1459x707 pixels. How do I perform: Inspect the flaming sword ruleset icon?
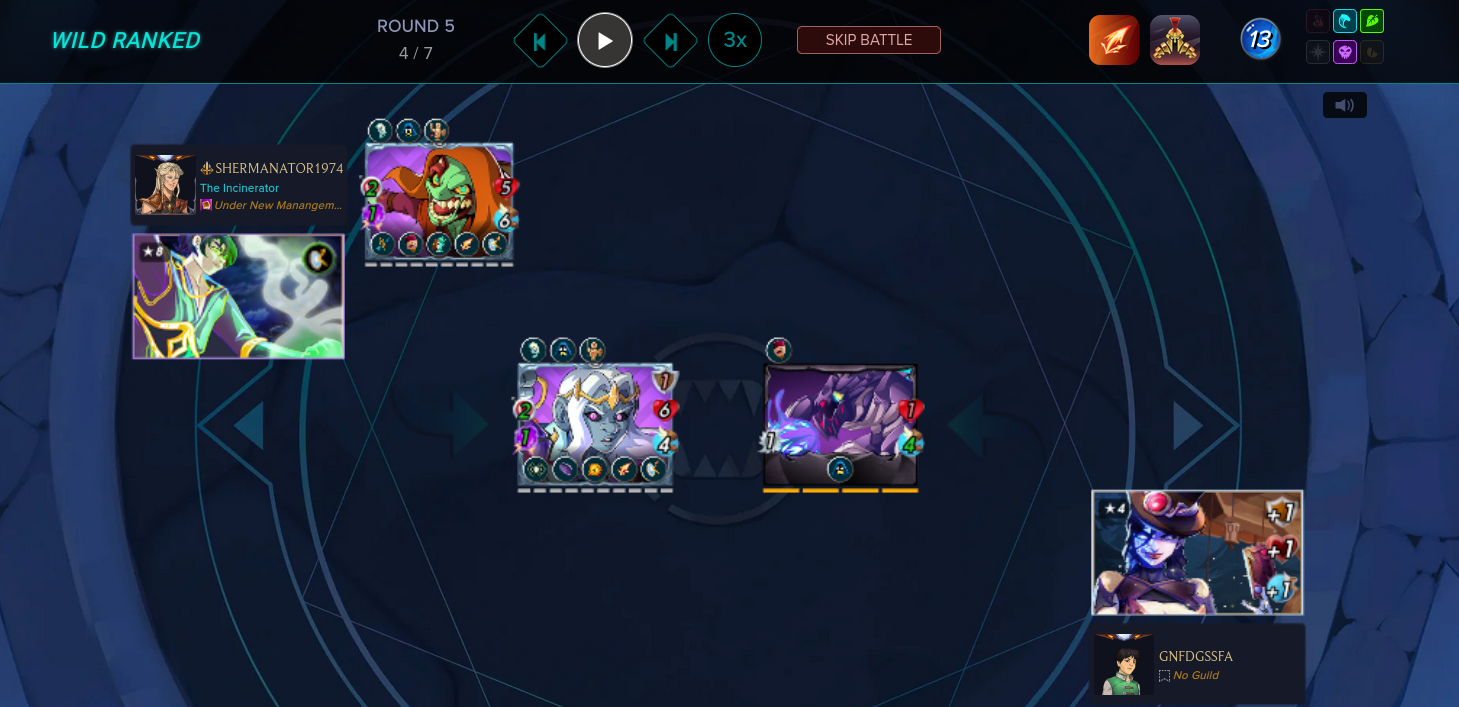(x=1114, y=40)
